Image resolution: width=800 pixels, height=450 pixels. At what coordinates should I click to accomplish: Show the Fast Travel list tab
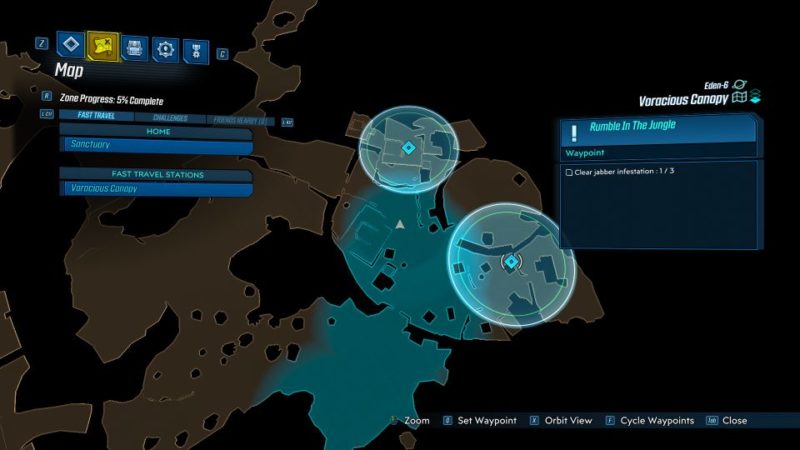pyautogui.click(x=96, y=116)
